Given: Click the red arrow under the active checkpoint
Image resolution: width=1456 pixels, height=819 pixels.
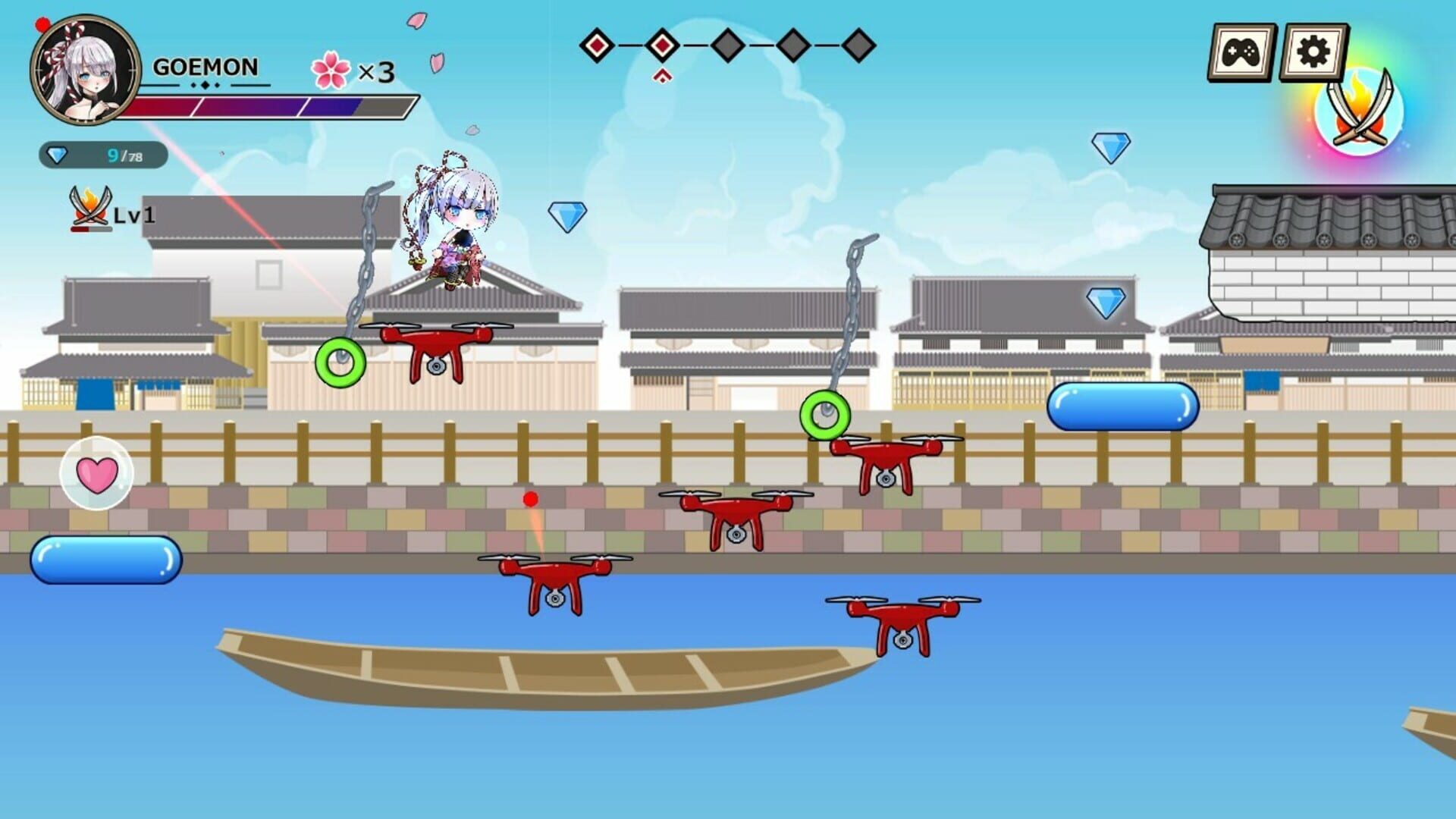Looking at the screenshot, I should pyautogui.click(x=663, y=75).
